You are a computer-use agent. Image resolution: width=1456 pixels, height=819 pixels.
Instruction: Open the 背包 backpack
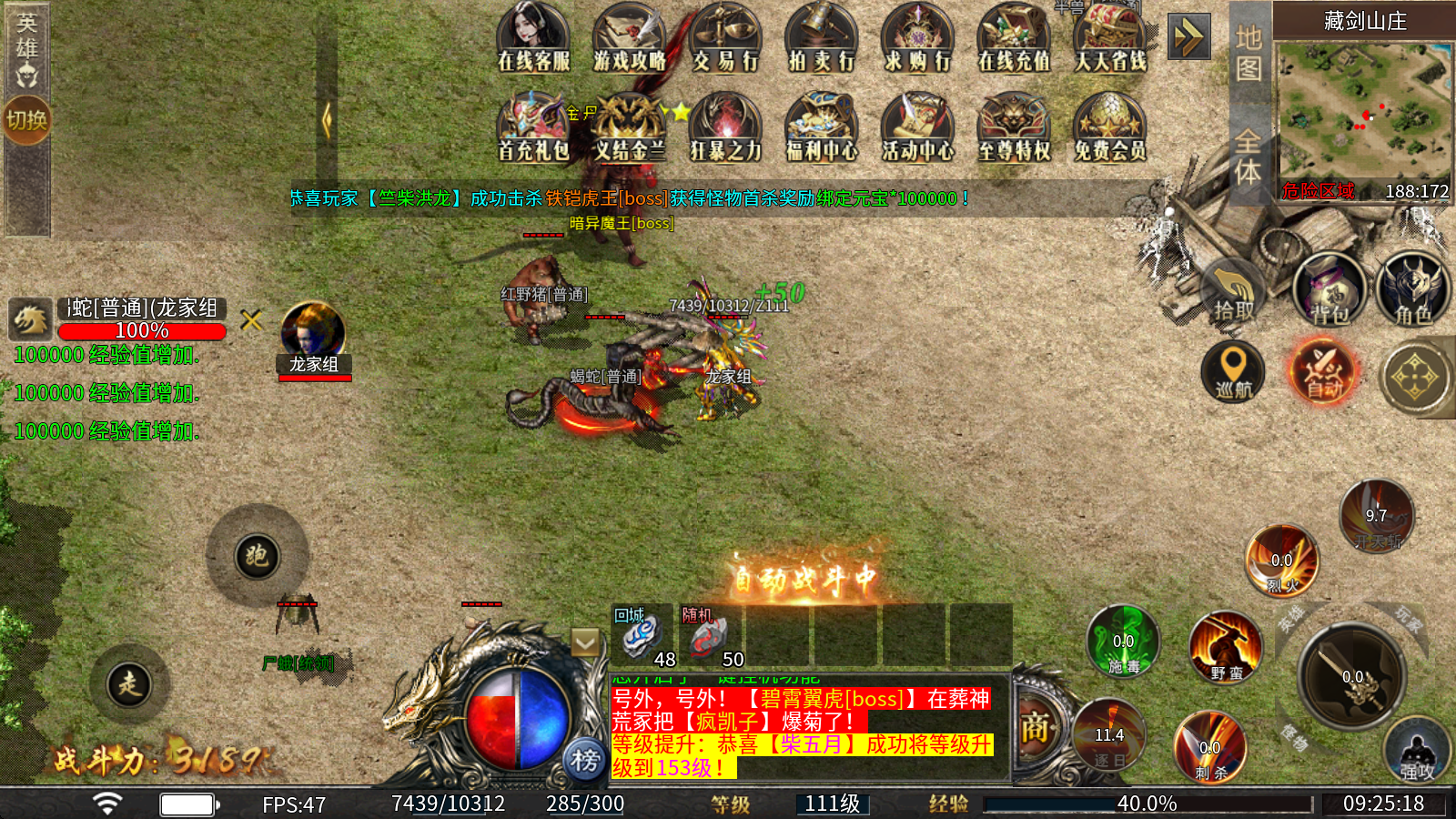coord(1330,289)
